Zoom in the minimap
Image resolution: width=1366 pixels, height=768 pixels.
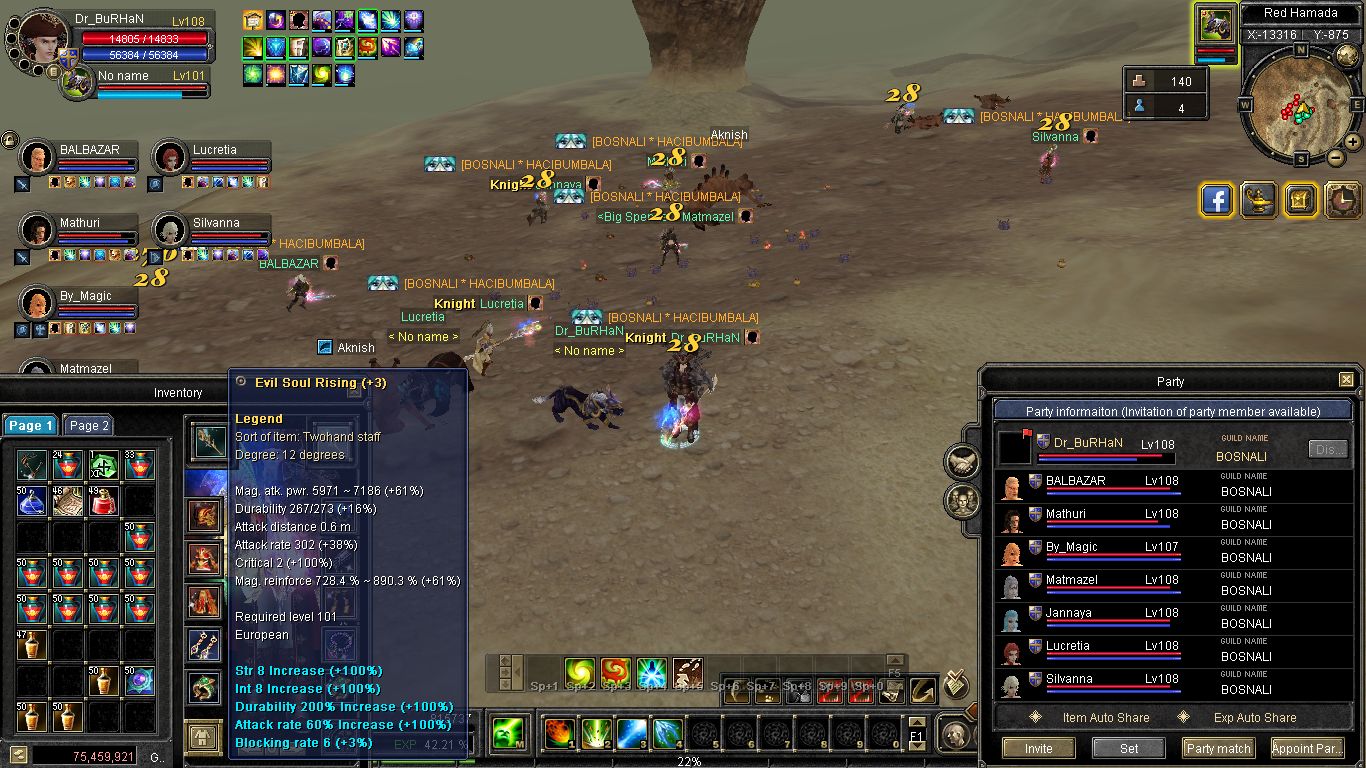point(1353,142)
